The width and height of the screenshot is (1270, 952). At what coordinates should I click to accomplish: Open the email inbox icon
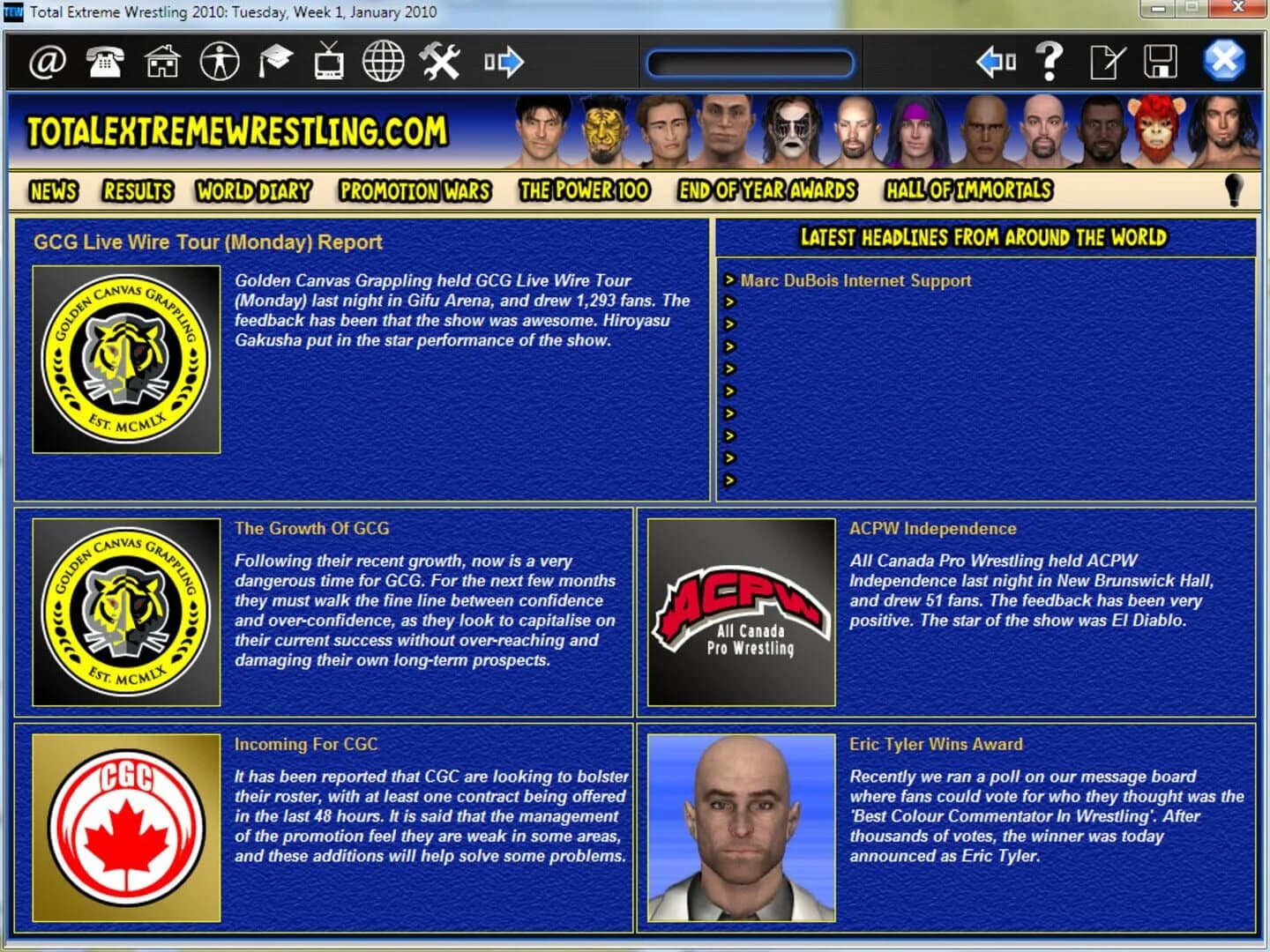(49, 62)
